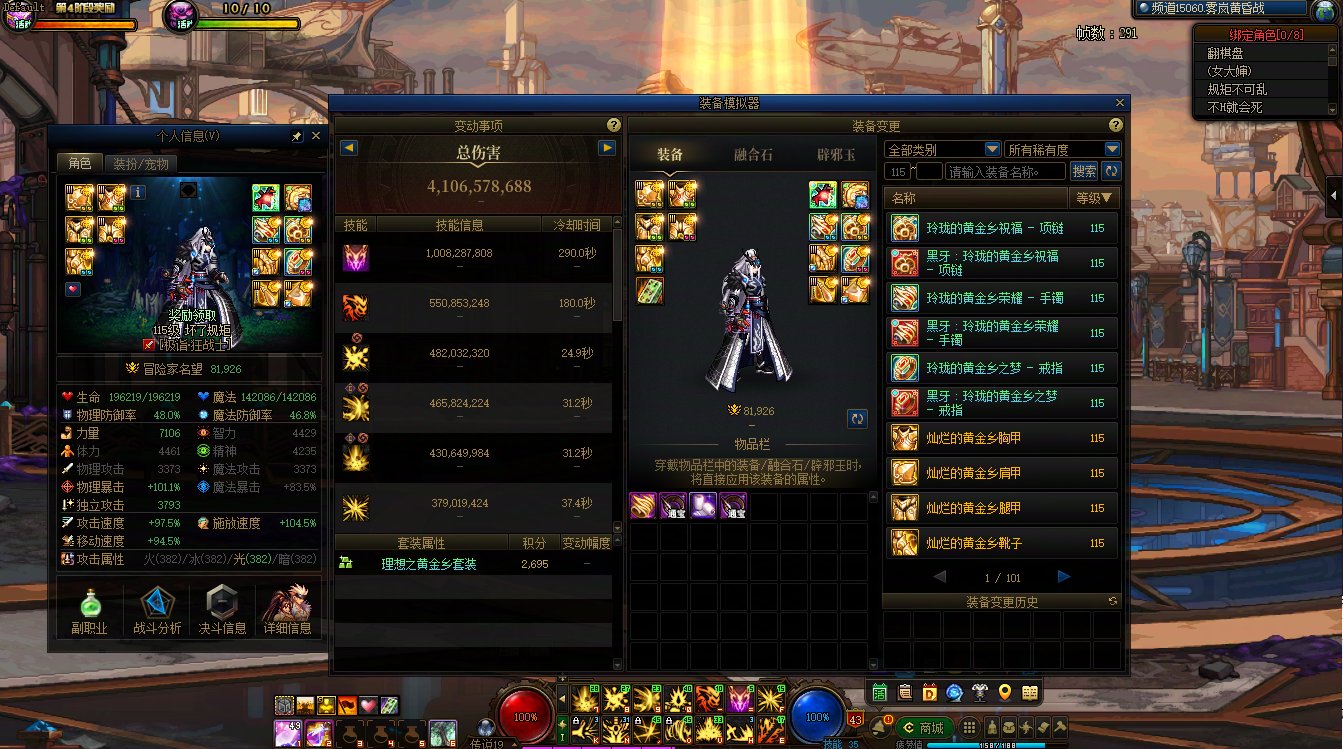Image resolution: width=1343 pixels, height=749 pixels.
Task: Sort the list by 等级 column
Action: [x=1094, y=198]
